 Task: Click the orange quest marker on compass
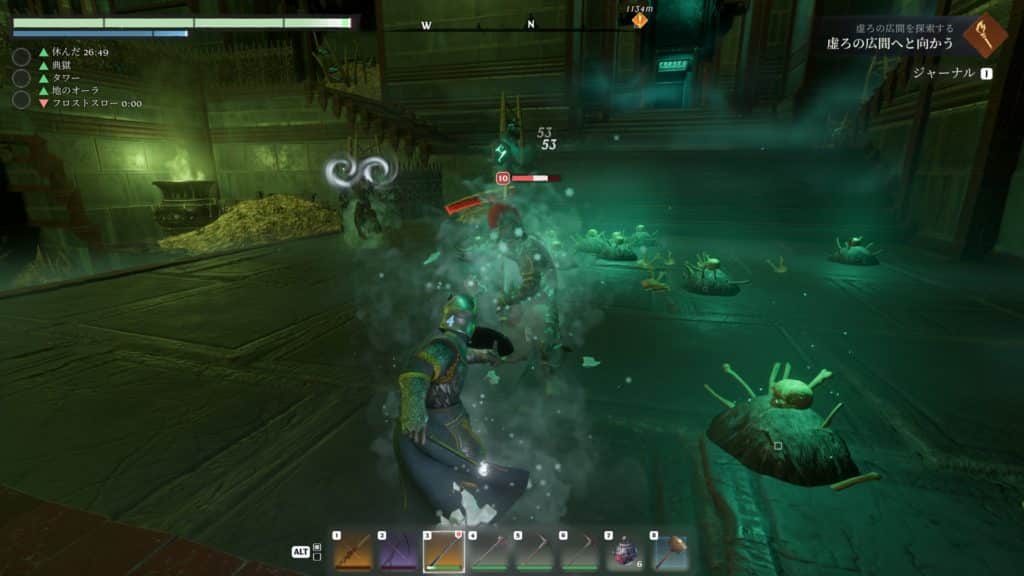pyautogui.click(x=639, y=20)
